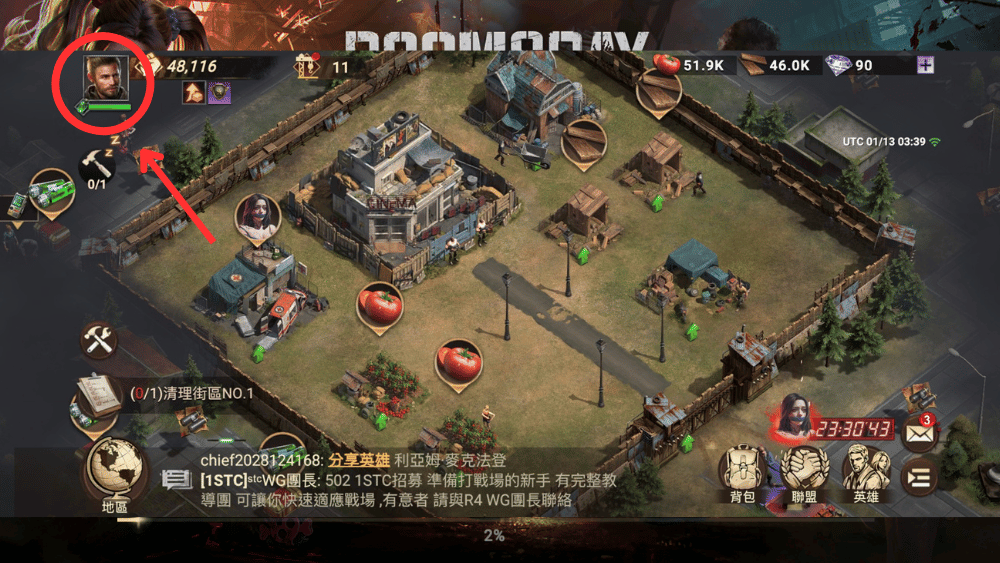Image resolution: width=1000 pixels, height=563 pixels.
Task: Open the idle builder hammer queue
Action: (x=97, y=168)
